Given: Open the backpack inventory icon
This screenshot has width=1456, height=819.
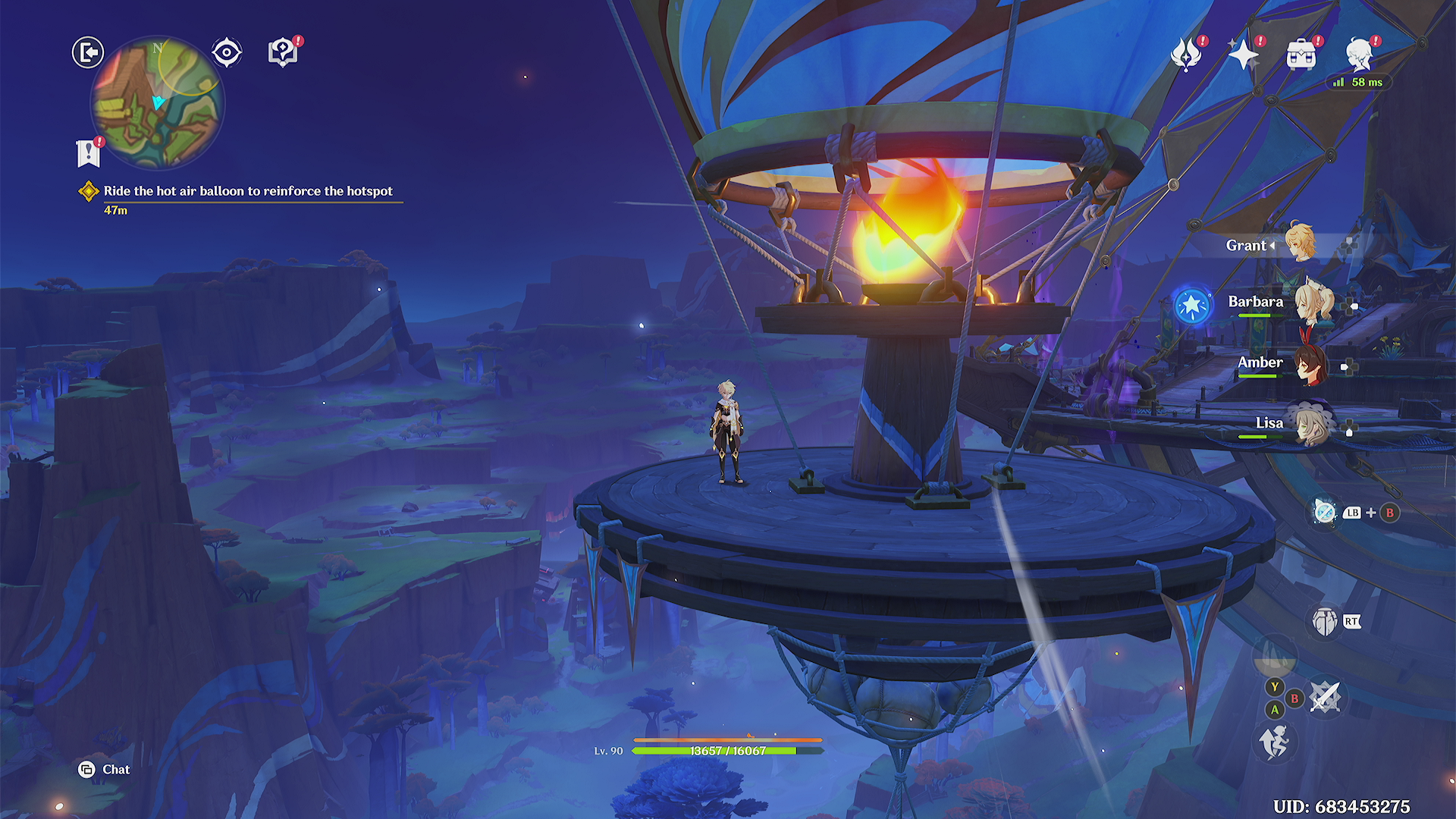Looking at the screenshot, I should point(1301,55).
